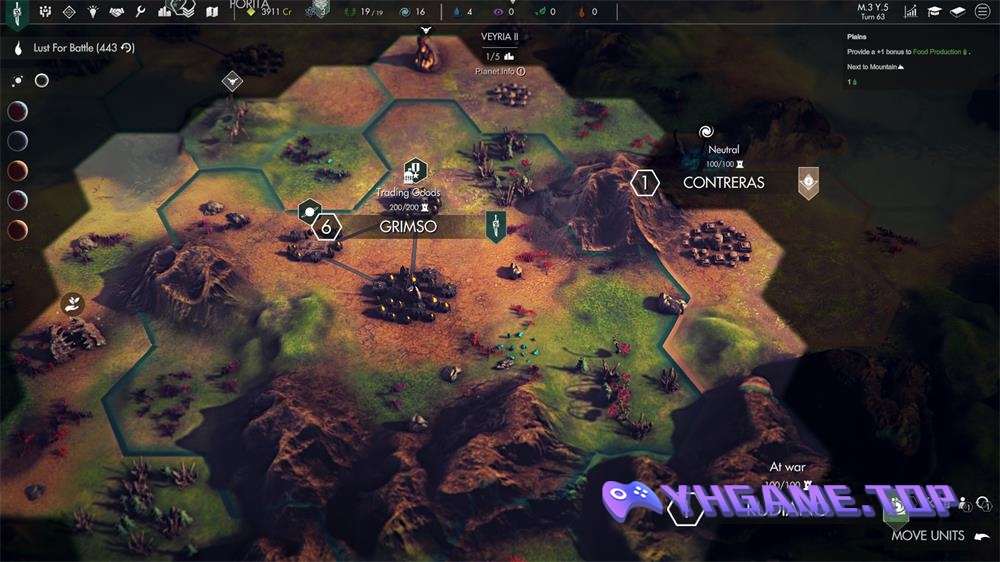Open Planet Info for Veyria II
The image size is (1000, 562).
click(x=500, y=72)
